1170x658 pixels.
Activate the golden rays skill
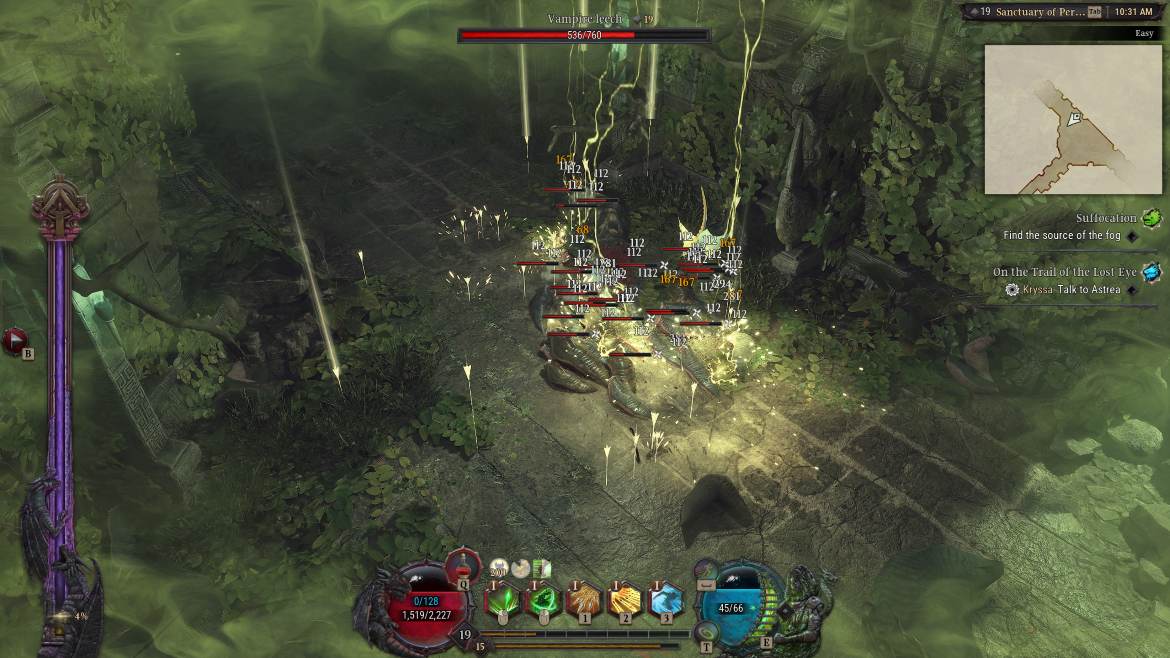click(x=624, y=600)
